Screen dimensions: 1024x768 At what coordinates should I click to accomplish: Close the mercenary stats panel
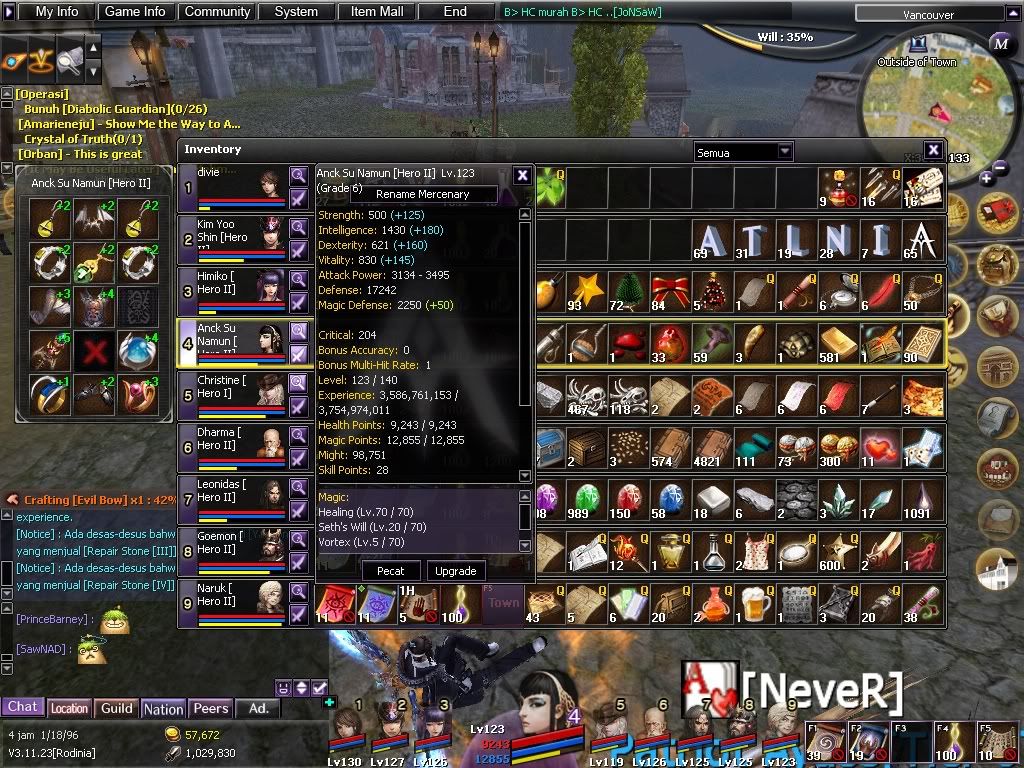(522, 175)
